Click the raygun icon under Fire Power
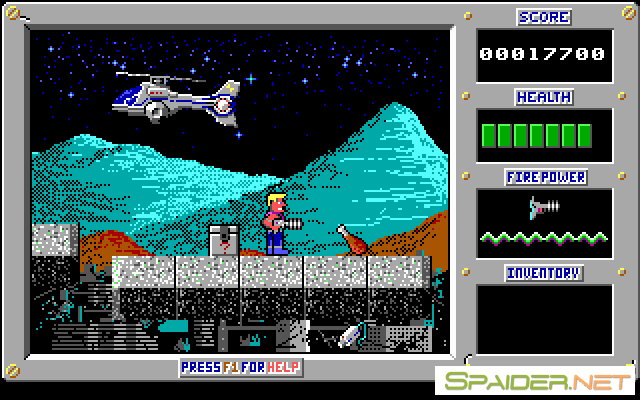640x400 pixels. 544,207
